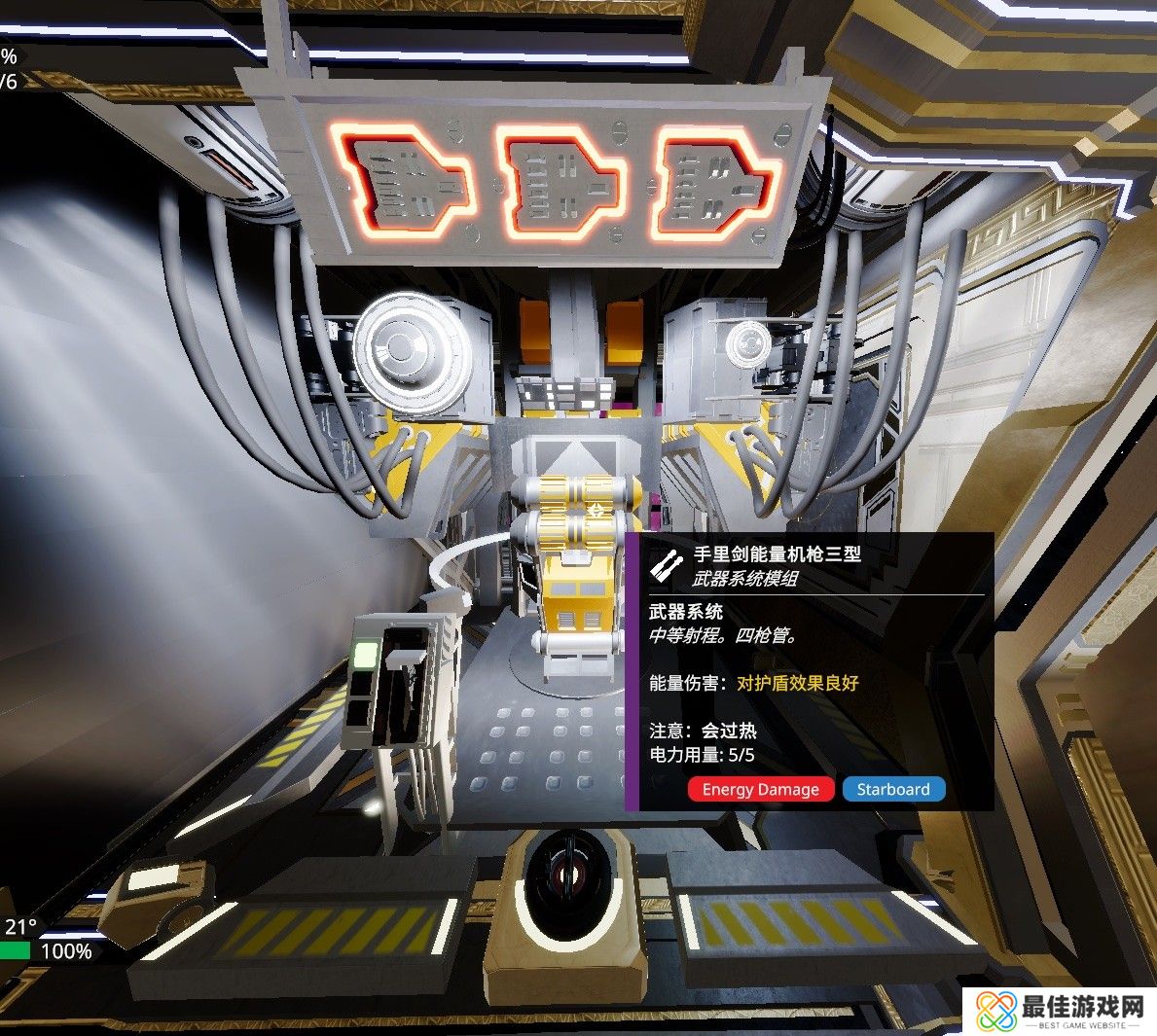
Task: Click the red Energy Damage tag
Action: (760, 789)
